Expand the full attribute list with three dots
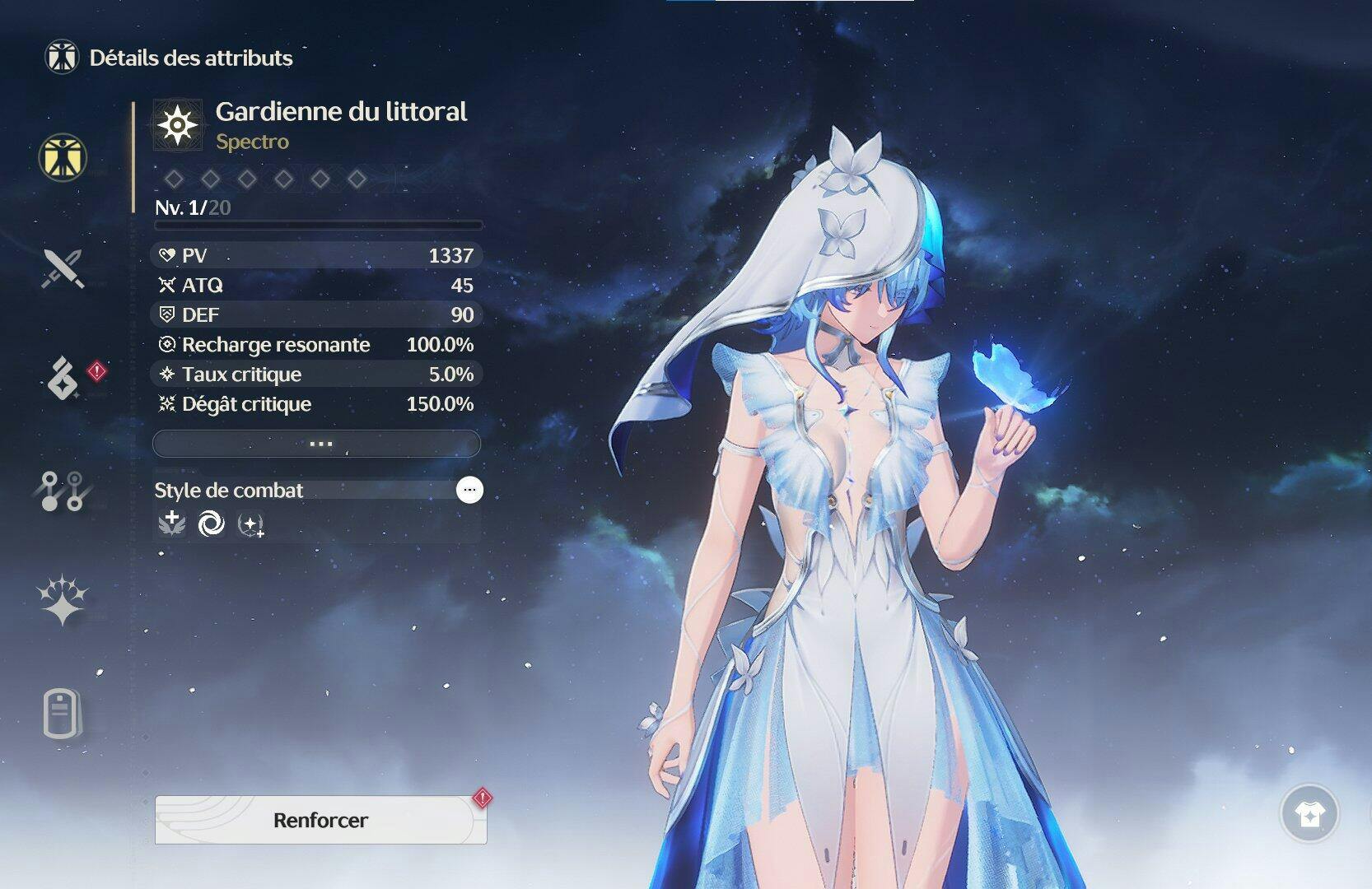This screenshot has width=1372, height=889. pyautogui.click(x=317, y=444)
